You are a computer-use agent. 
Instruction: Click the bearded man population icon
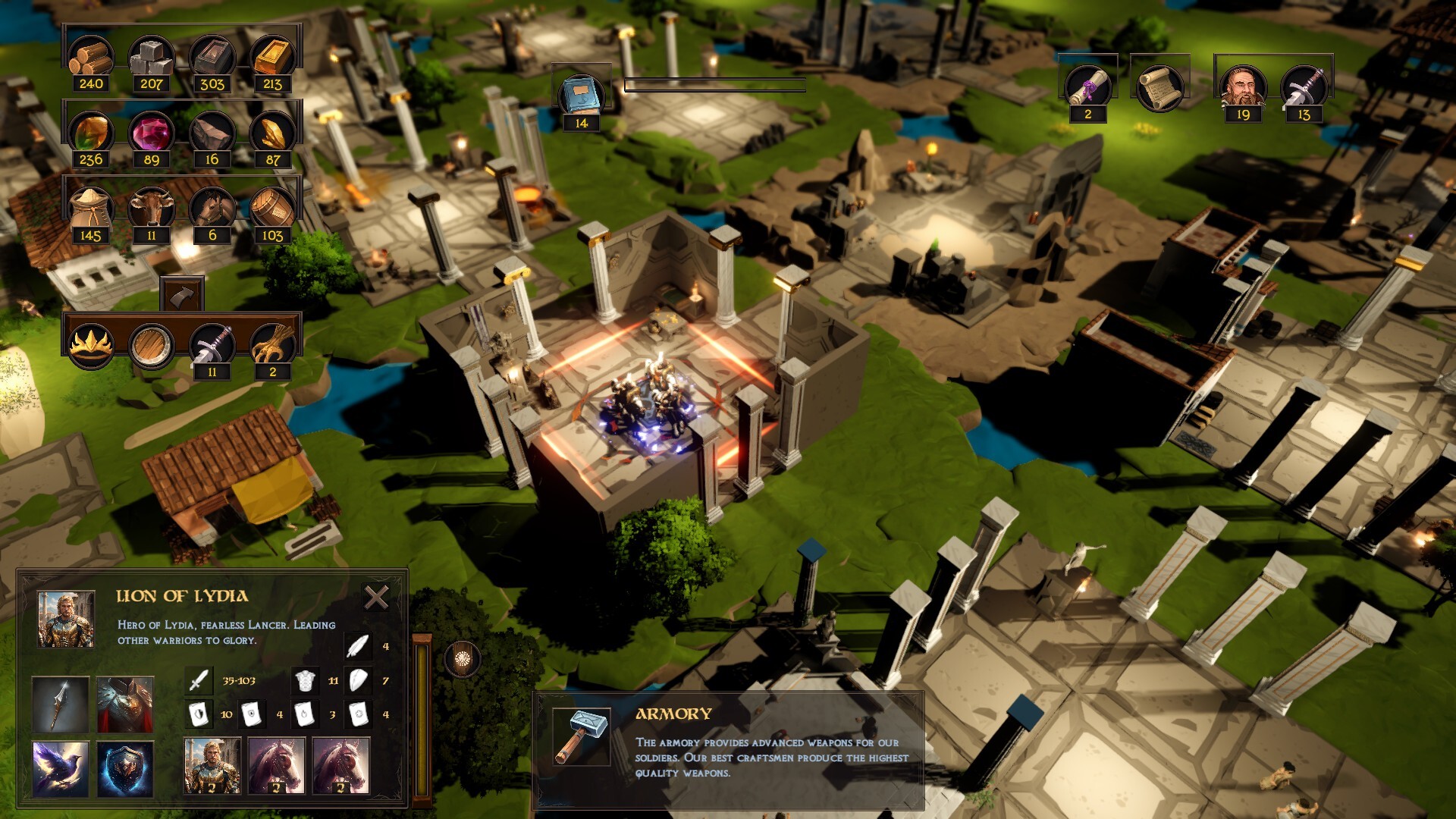[1243, 86]
